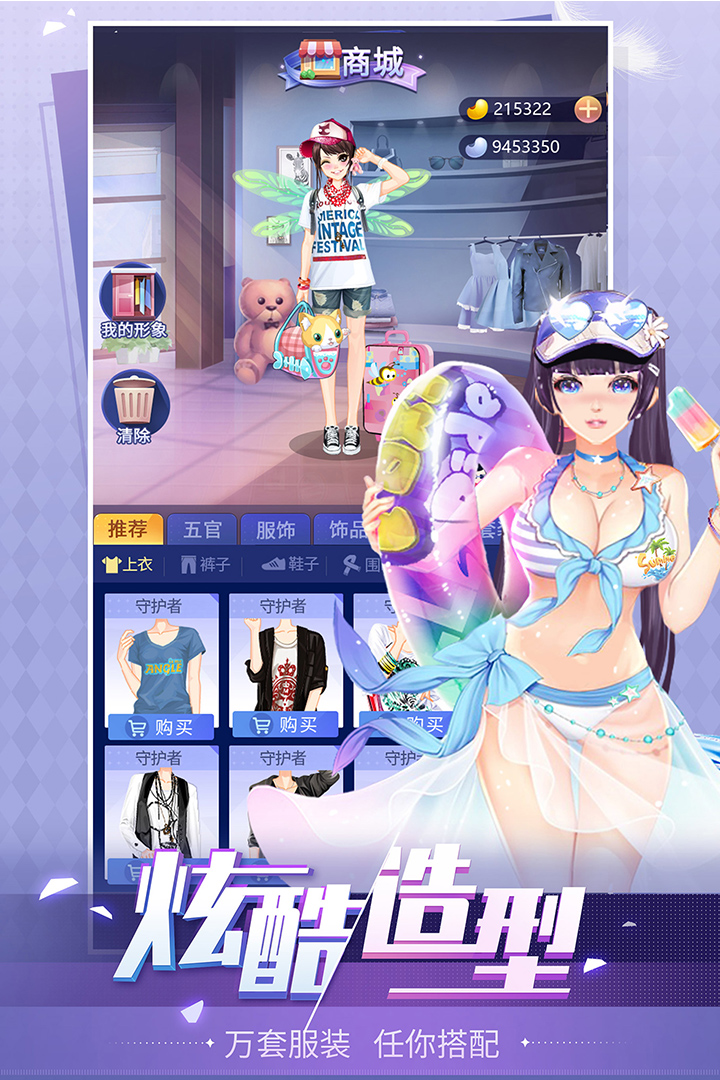Purchase the black jacket and red shirt
720x1080 pixels.
pos(285,725)
